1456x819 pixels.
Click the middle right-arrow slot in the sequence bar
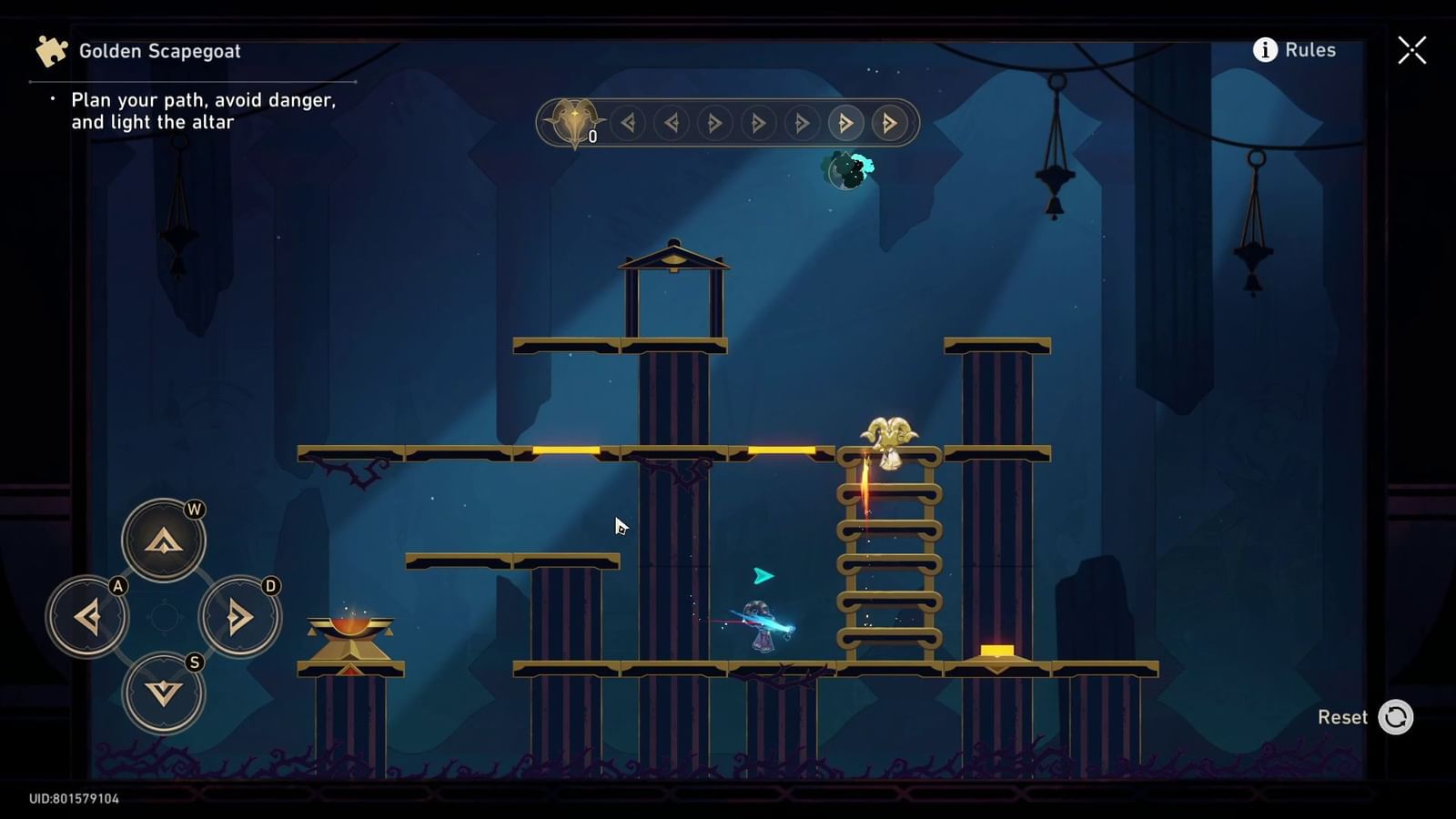(x=757, y=124)
